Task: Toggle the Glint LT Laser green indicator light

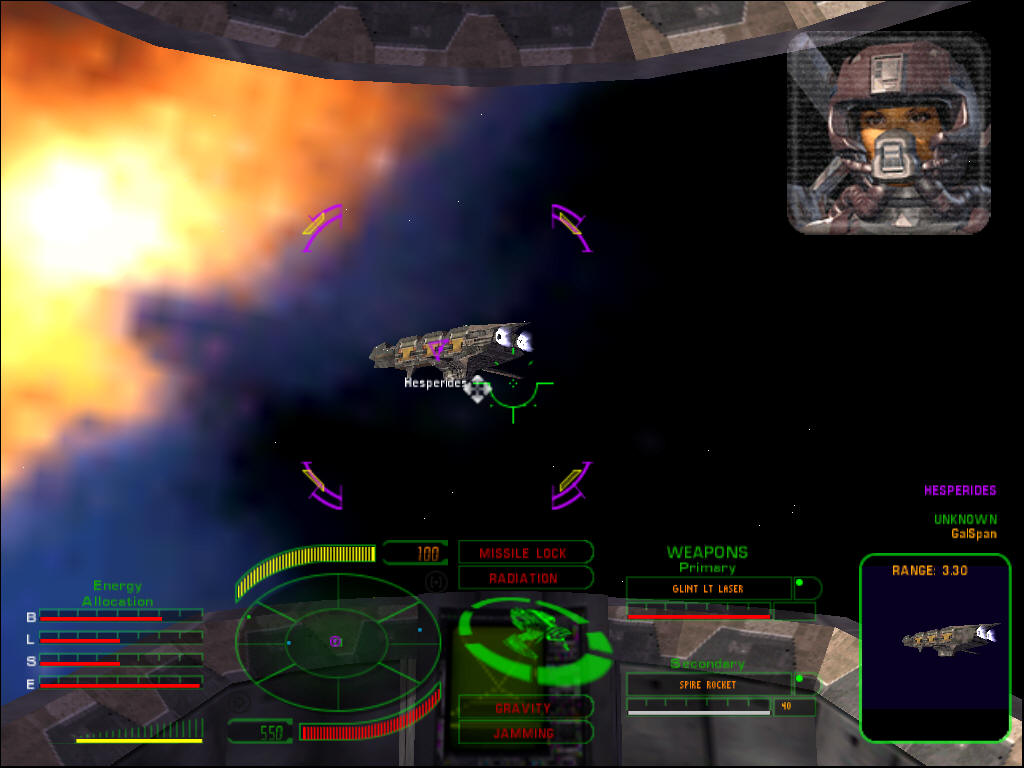Action: click(x=799, y=583)
